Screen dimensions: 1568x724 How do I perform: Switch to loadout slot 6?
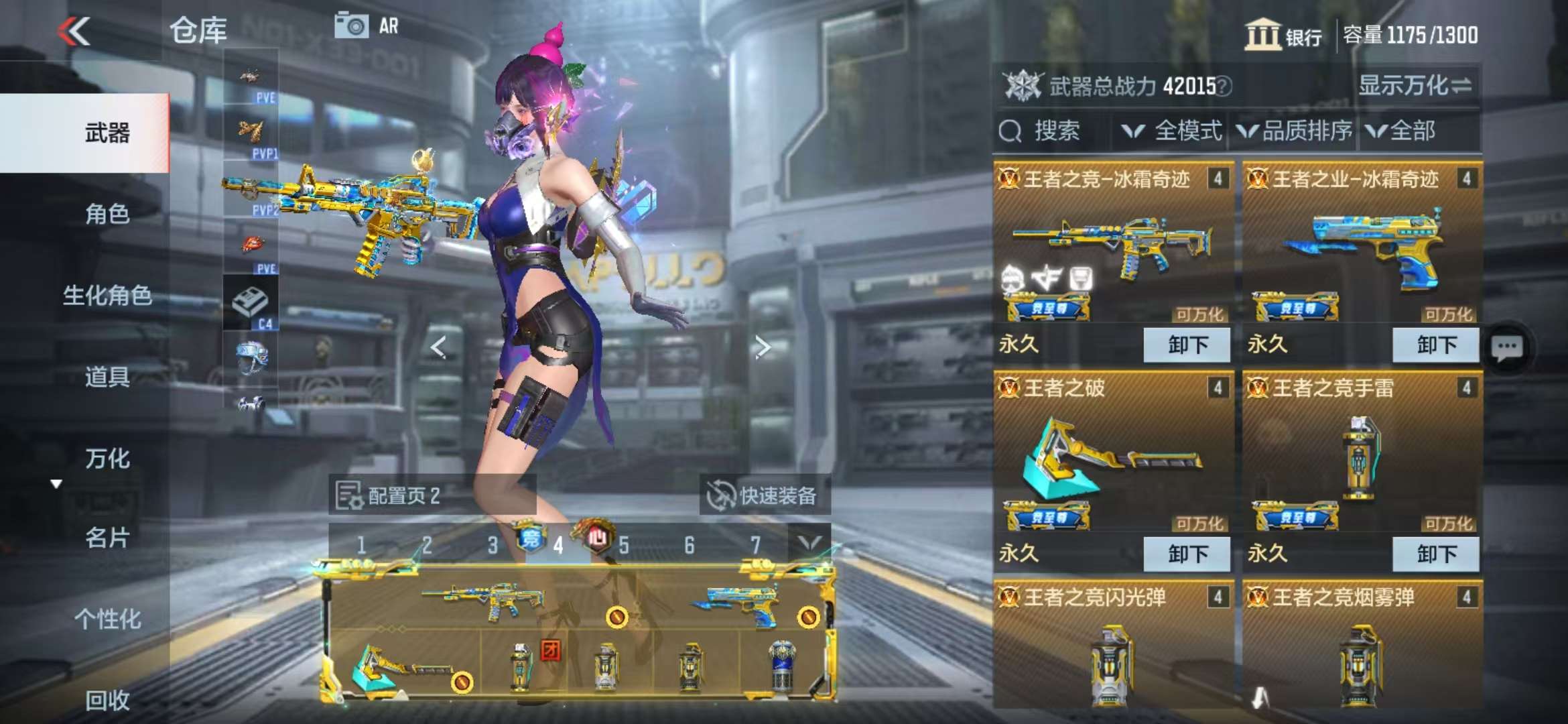pos(689,546)
